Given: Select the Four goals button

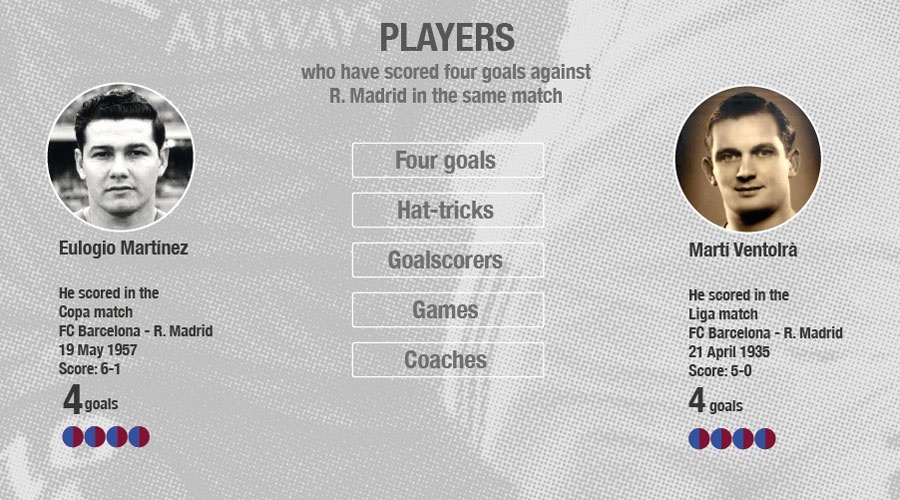Looking at the screenshot, I should tap(447, 160).
